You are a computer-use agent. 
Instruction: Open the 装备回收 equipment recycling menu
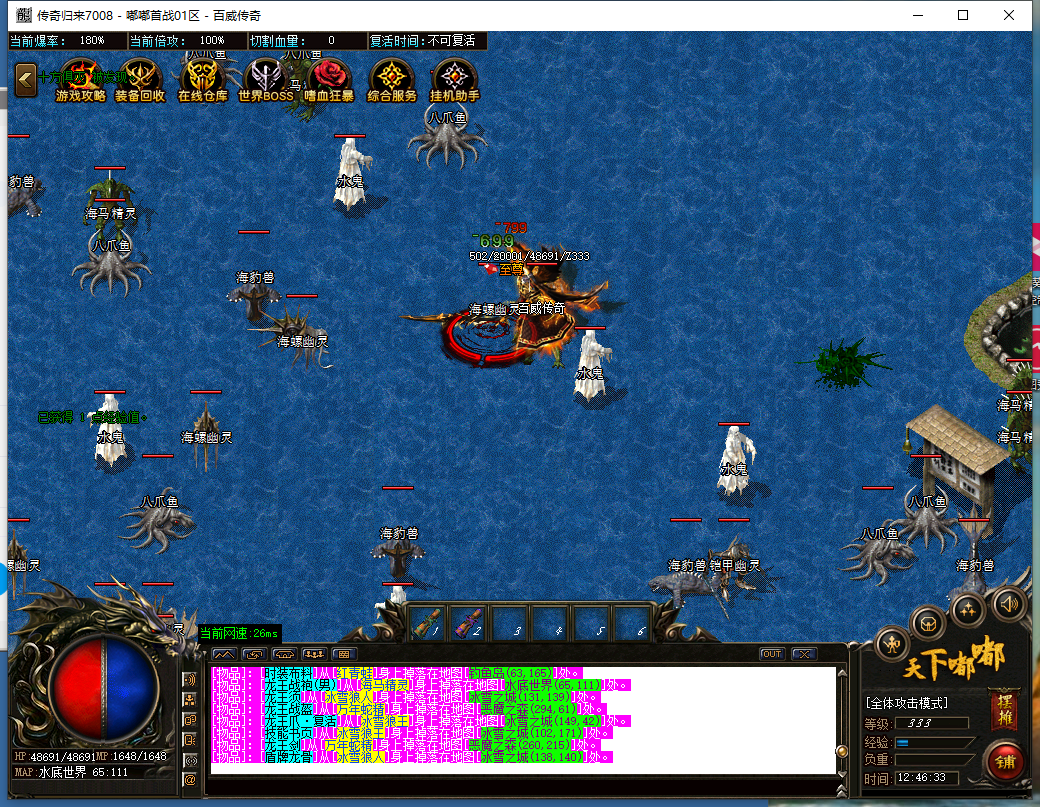click(140, 79)
